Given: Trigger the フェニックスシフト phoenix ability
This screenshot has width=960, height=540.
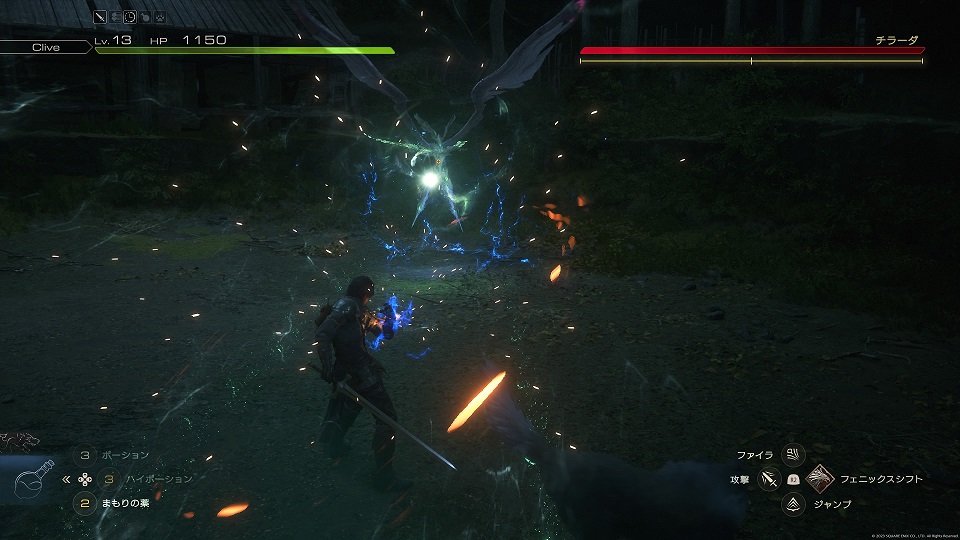Looking at the screenshot, I should pyautogui.click(x=820, y=480).
